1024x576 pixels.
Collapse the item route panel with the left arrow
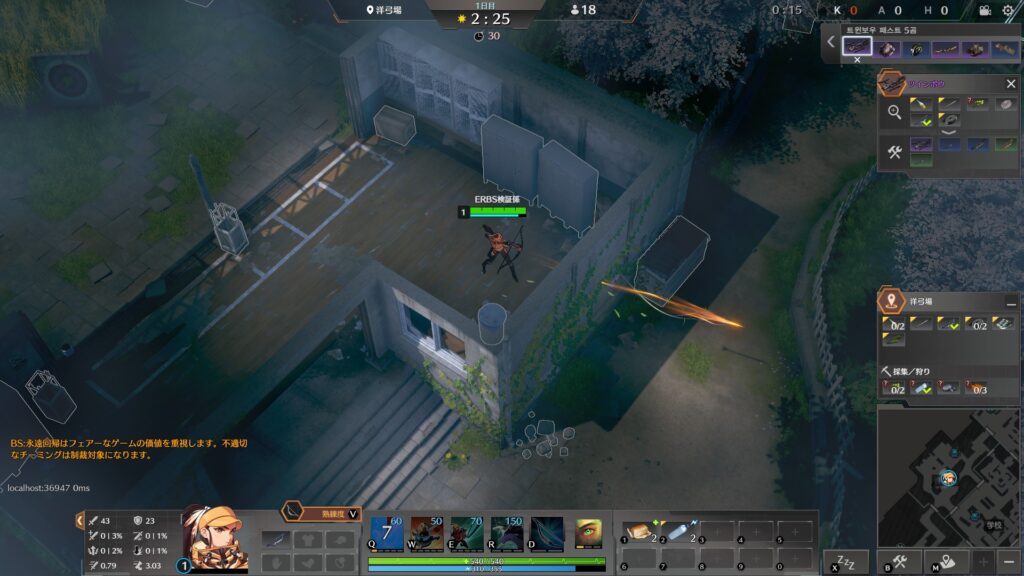click(831, 42)
